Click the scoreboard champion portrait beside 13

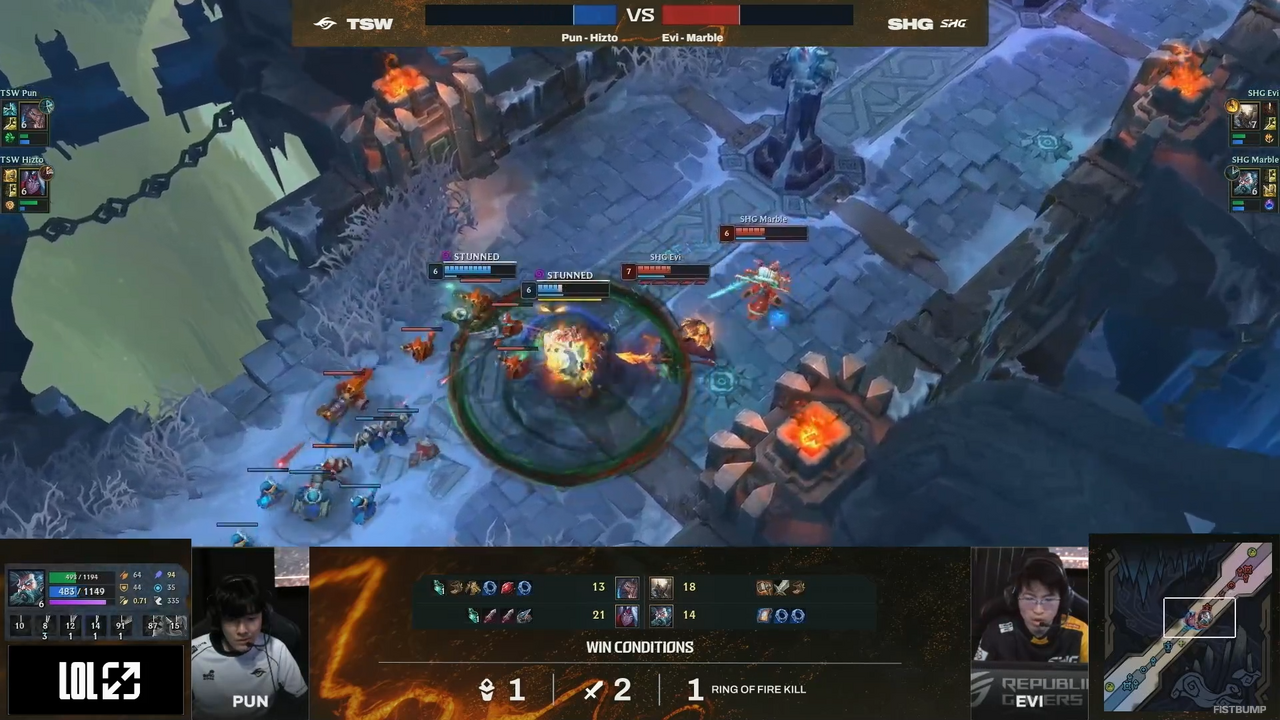click(x=627, y=588)
